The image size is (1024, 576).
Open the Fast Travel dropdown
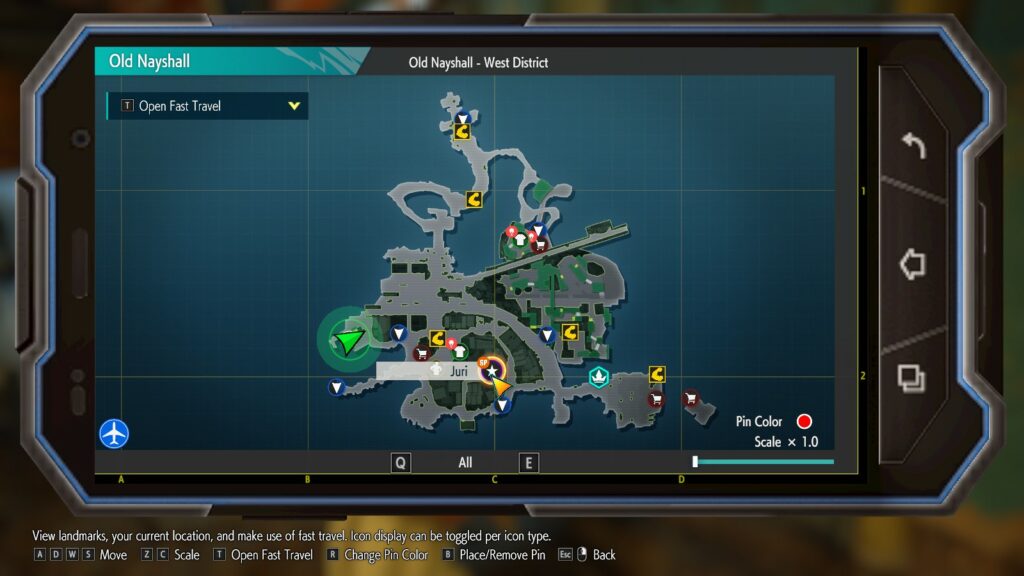207,106
